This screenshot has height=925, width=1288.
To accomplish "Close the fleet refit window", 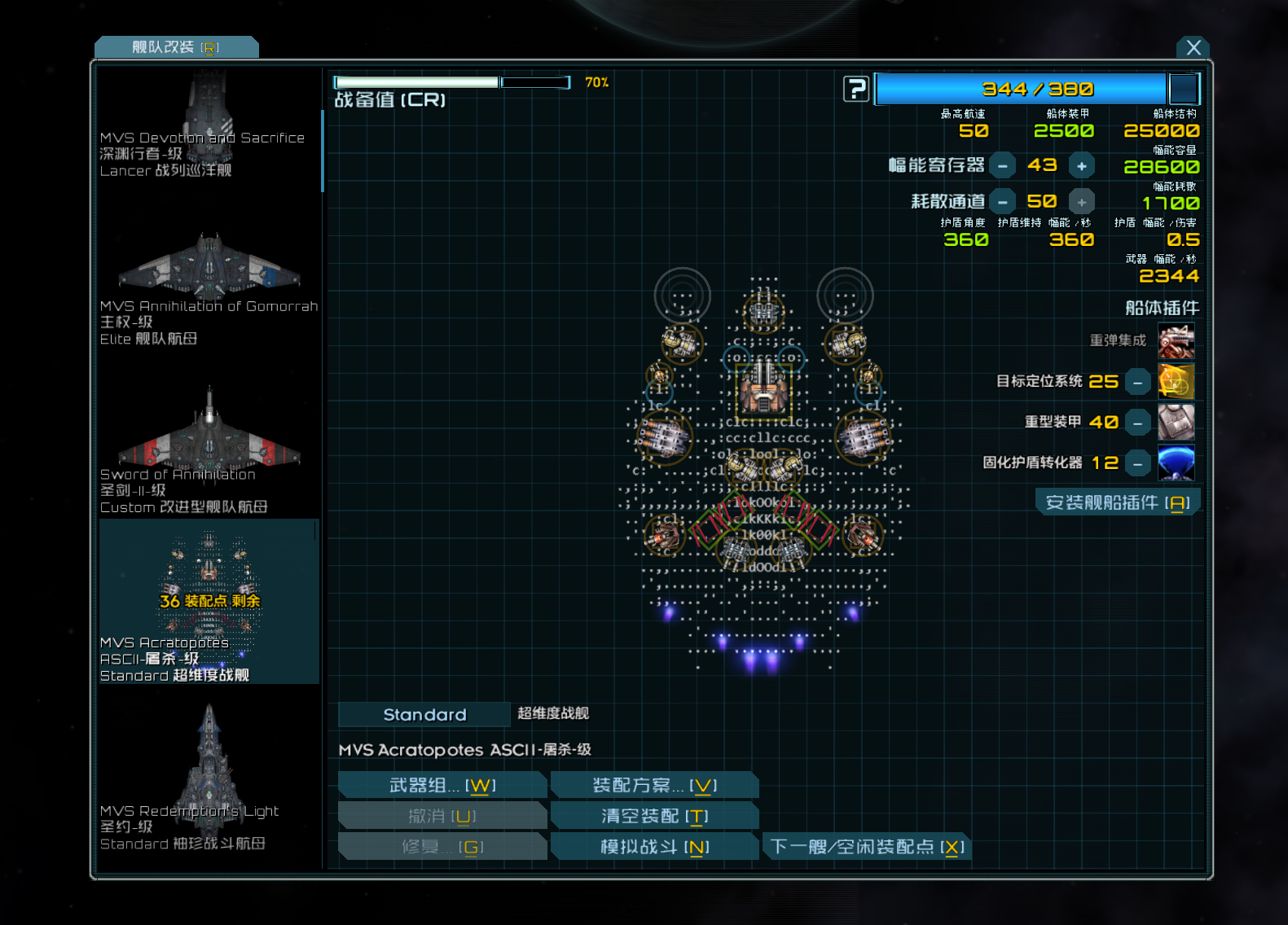I will click(x=1193, y=47).
